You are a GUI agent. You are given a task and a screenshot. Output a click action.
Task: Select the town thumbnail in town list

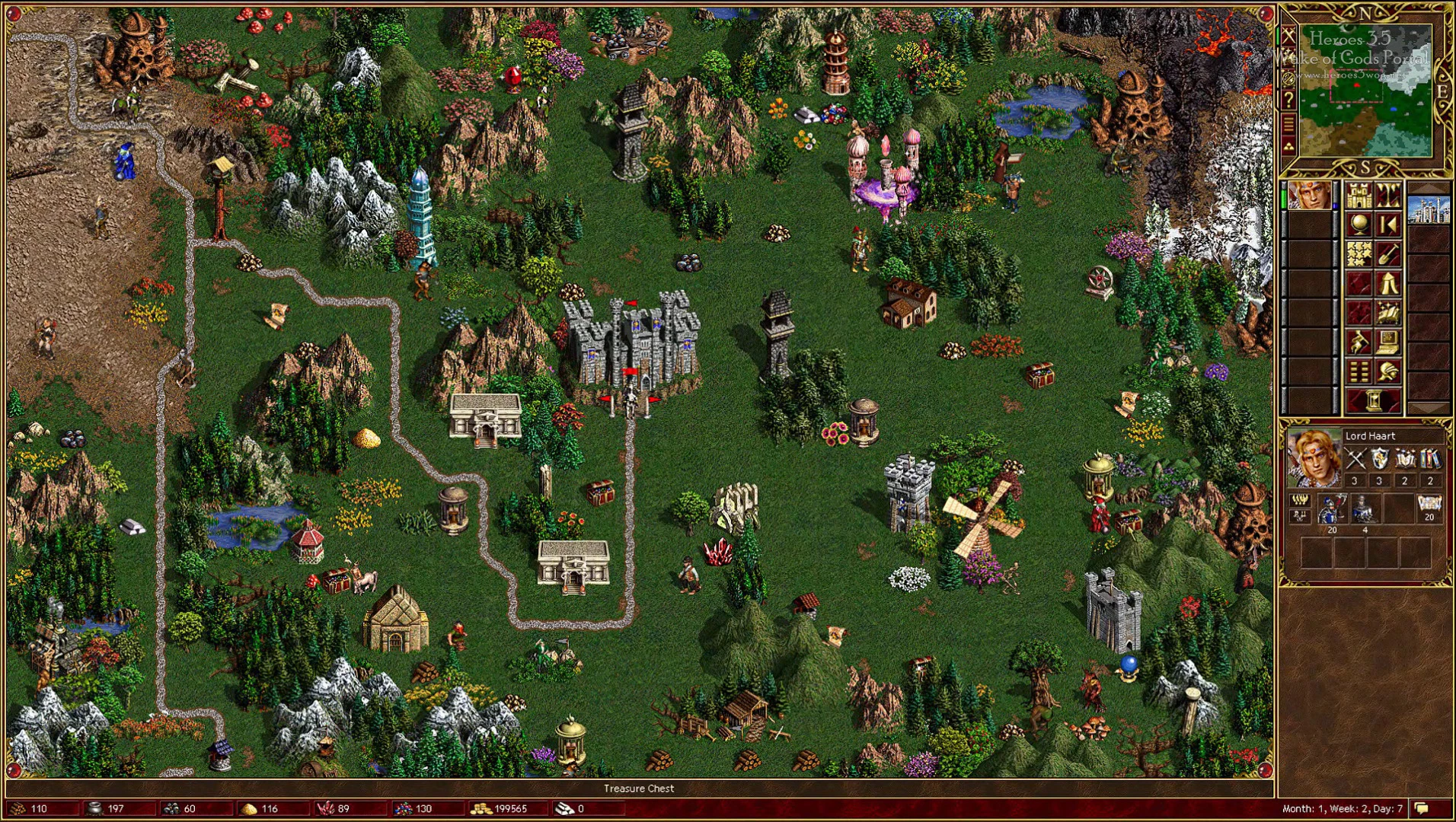(1428, 209)
